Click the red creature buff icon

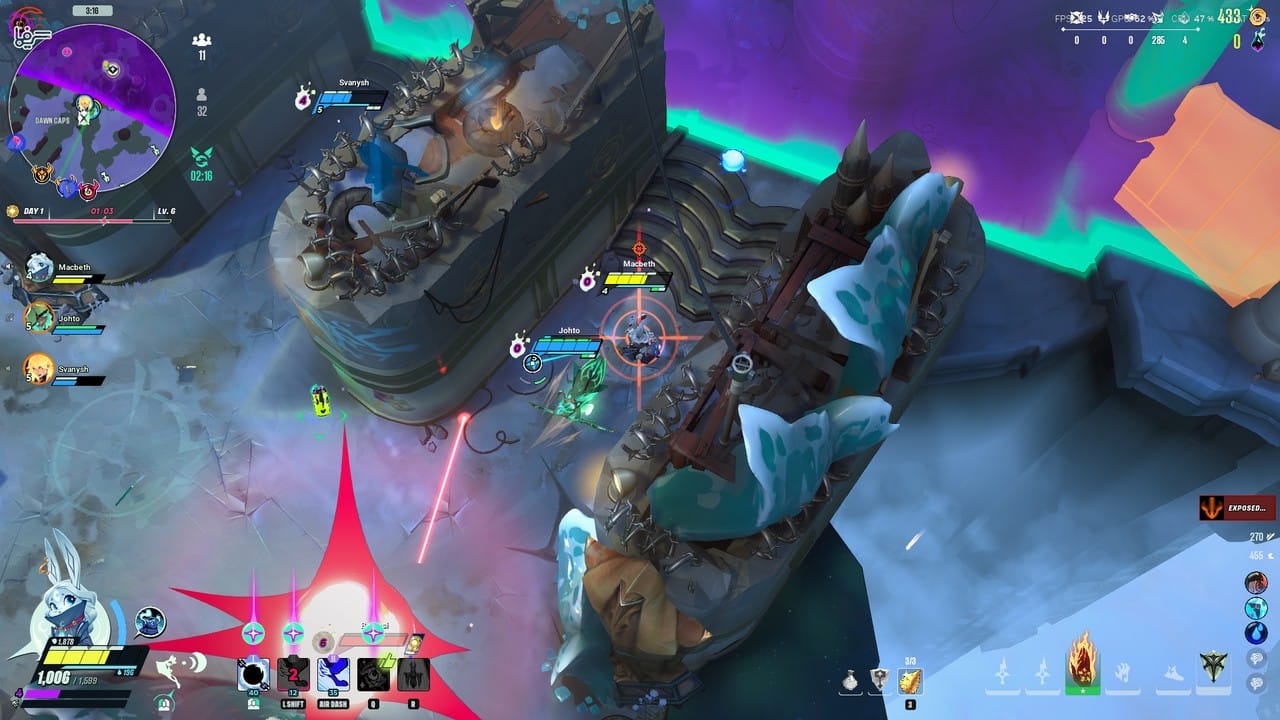tap(1256, 583)
